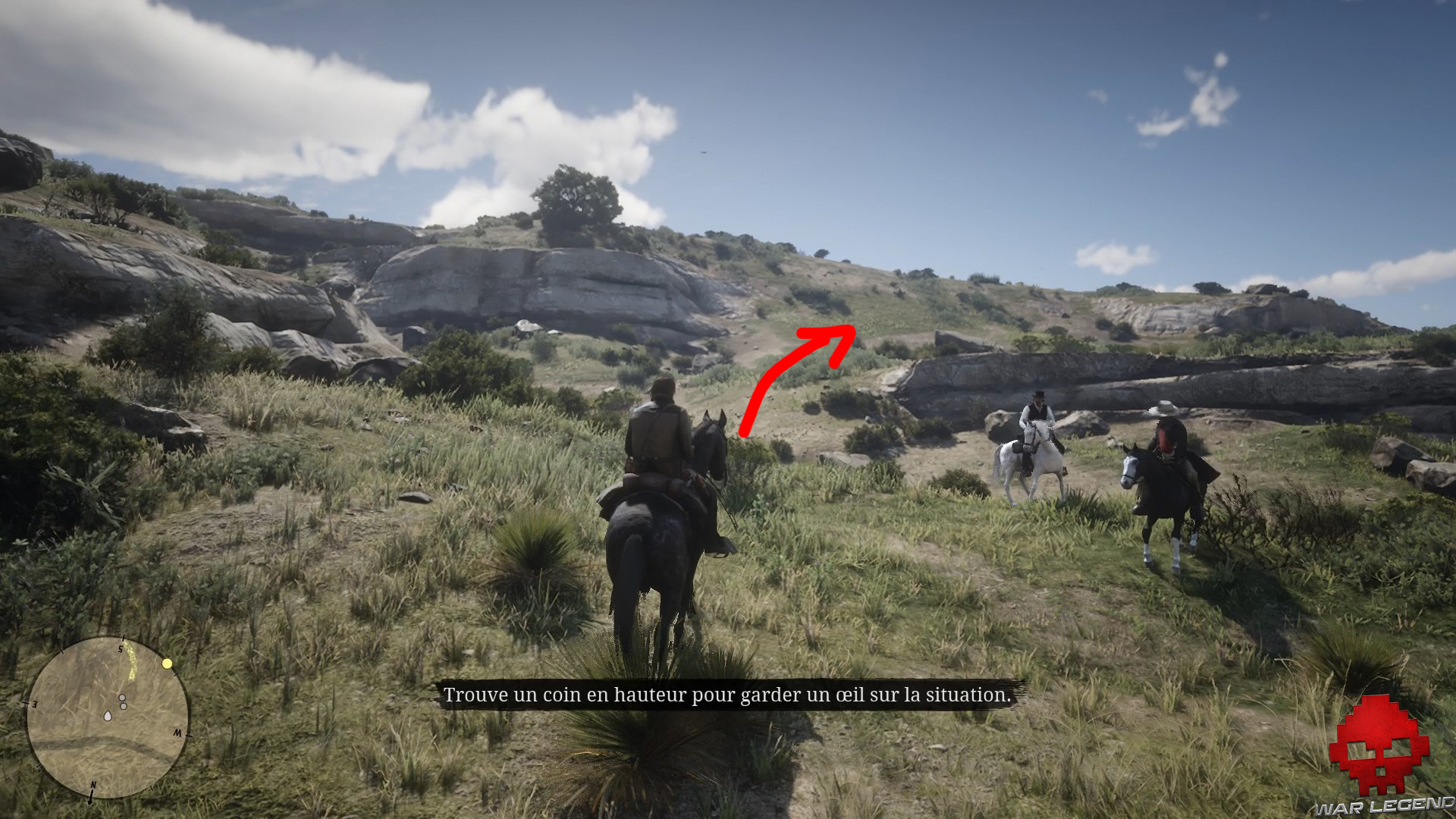Select the lower grey companion dot on the minimap
Image resolution: width=1456 pixels, height=819 pixels.
pos(124,706)
